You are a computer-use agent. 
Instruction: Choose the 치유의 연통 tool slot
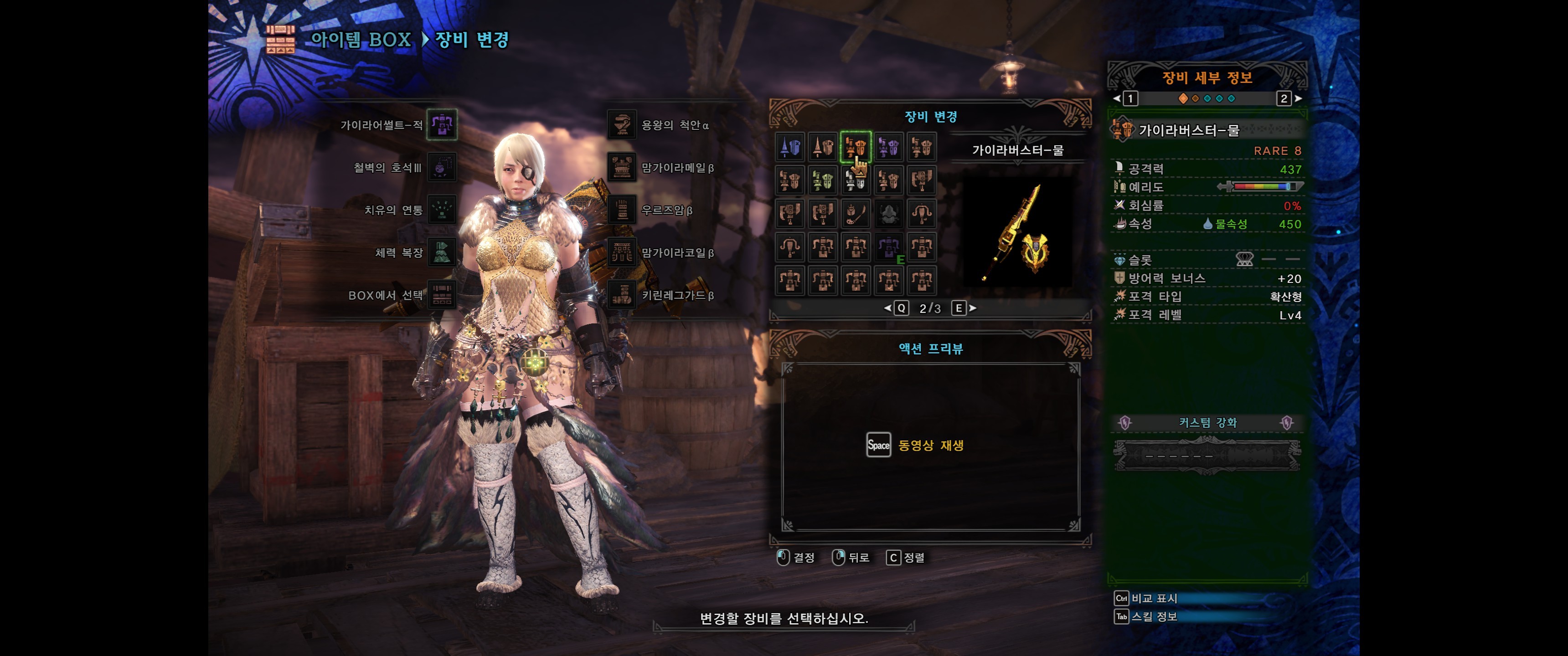441,210
